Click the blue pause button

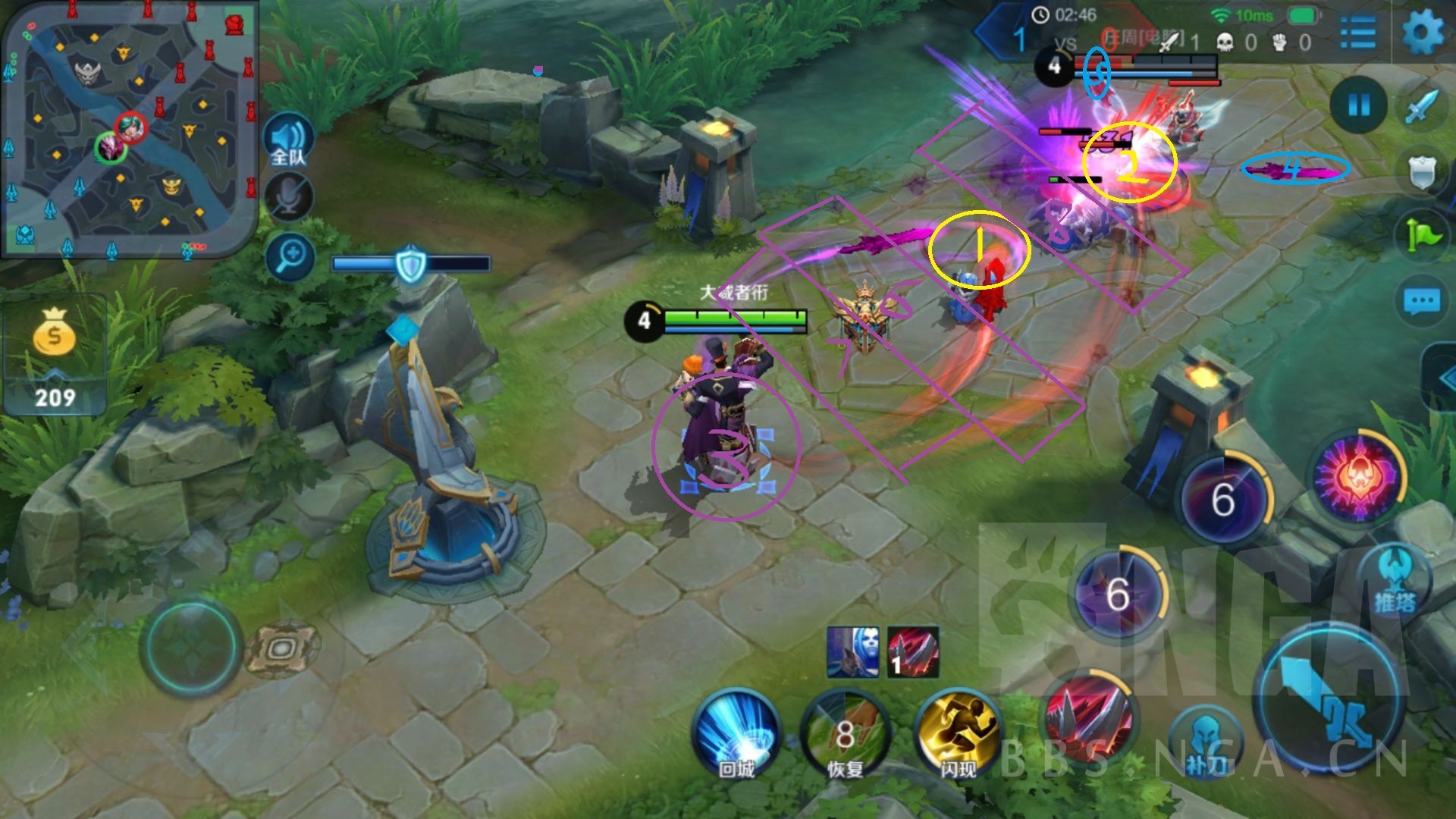1358,105
